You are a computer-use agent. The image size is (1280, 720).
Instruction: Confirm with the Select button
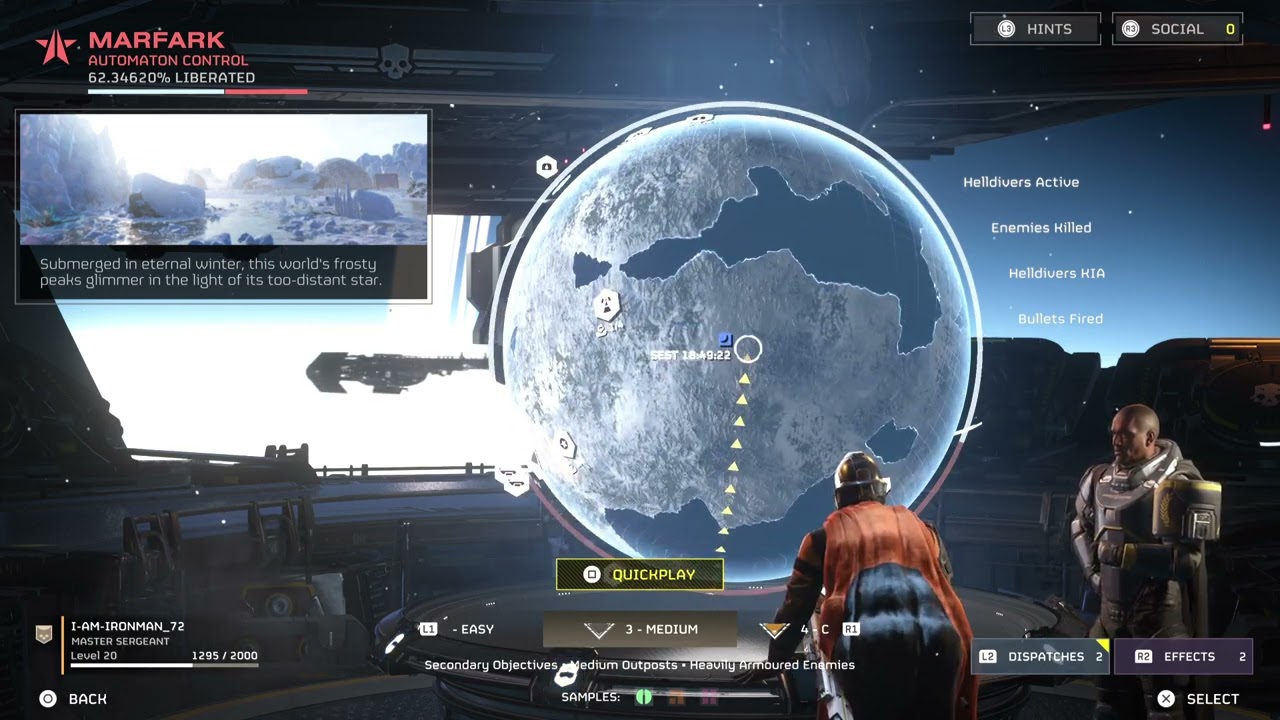coord(1198,699)
